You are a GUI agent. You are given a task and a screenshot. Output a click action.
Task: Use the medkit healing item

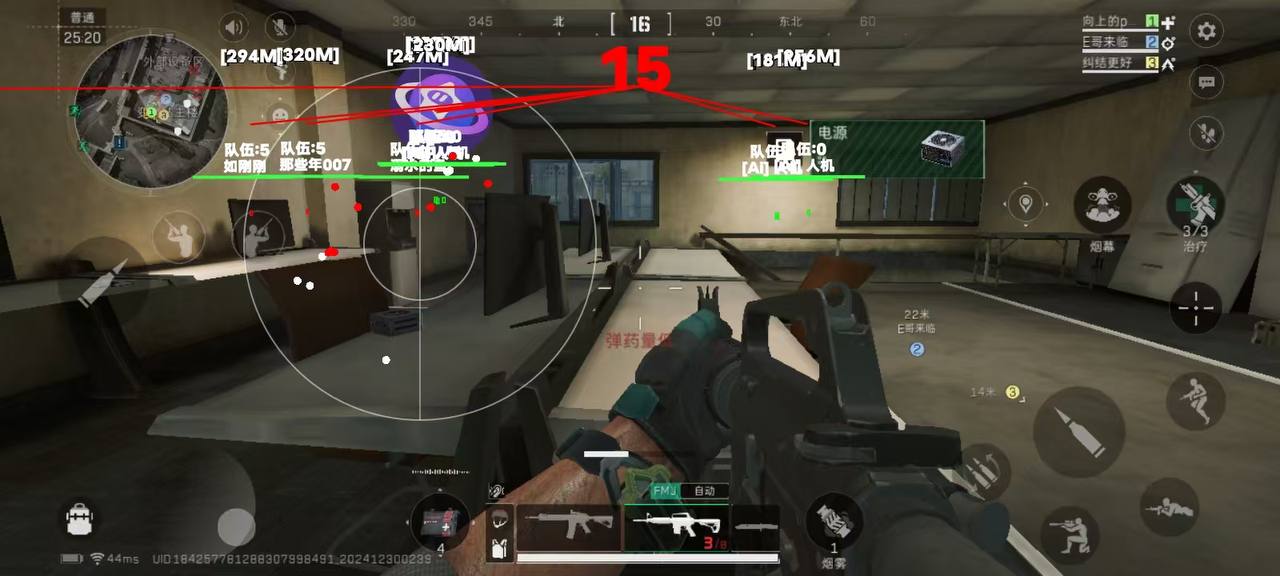(439, 522)
